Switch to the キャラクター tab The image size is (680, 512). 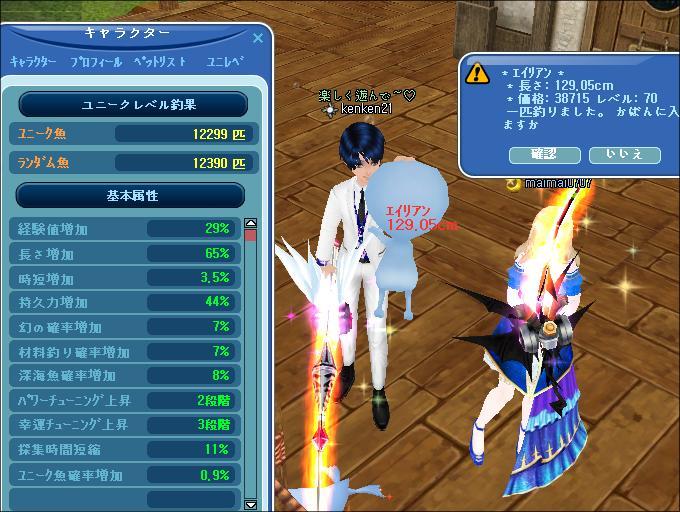[33, 62]
